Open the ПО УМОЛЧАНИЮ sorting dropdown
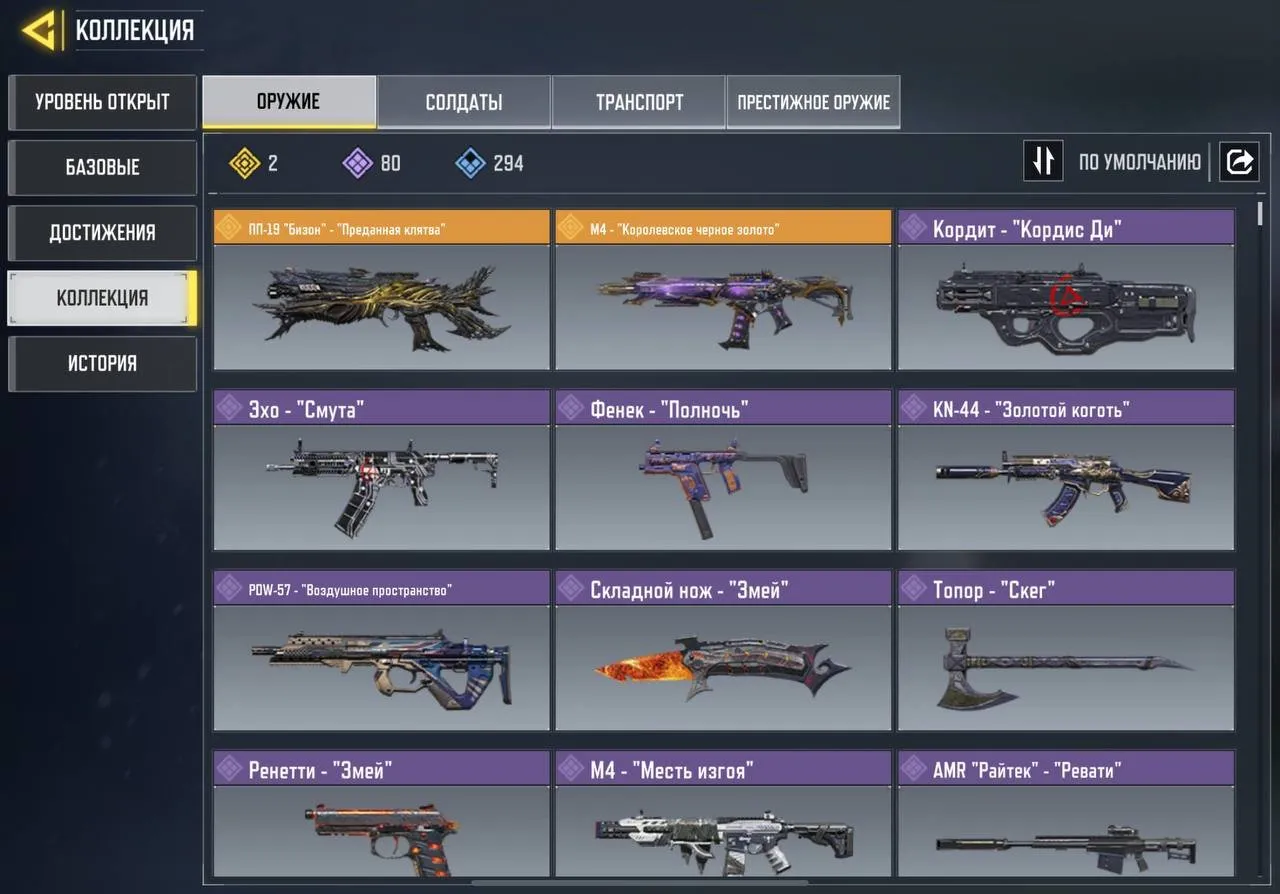This screenshot has height=894, width=1280. click(1142, 161)
